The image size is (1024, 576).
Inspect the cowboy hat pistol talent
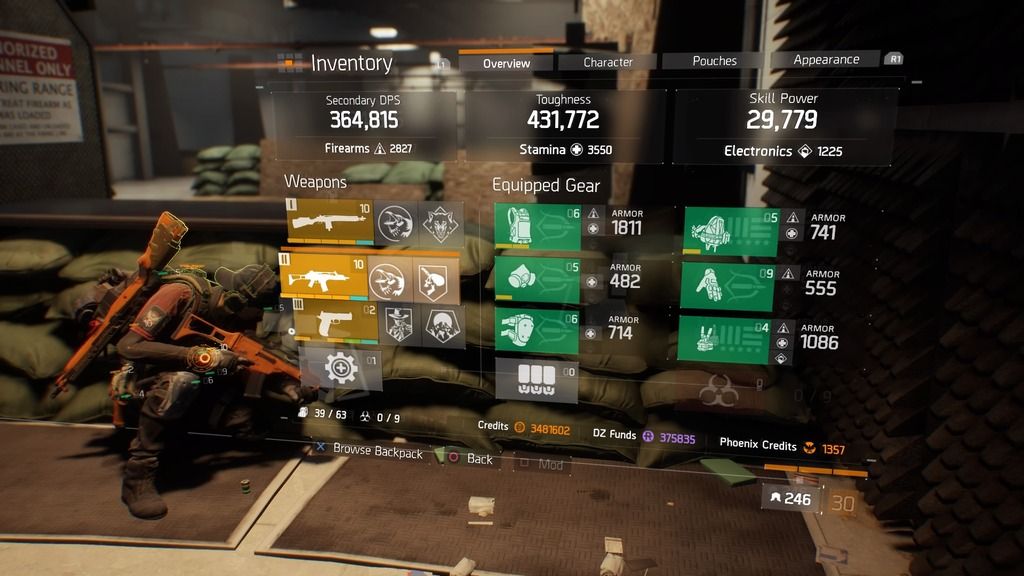pyautogui.click(x=398, y=325)
